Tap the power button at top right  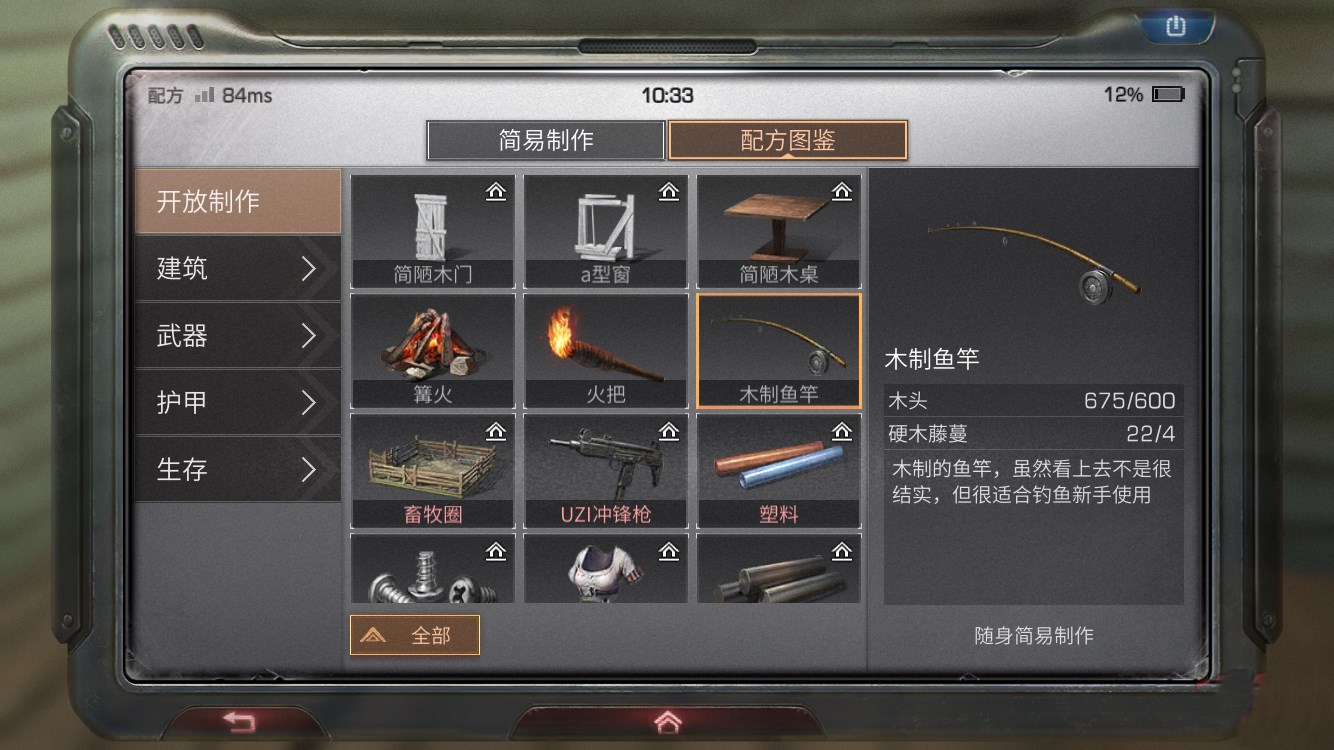pyautogui.click(x=1174, y=25)
